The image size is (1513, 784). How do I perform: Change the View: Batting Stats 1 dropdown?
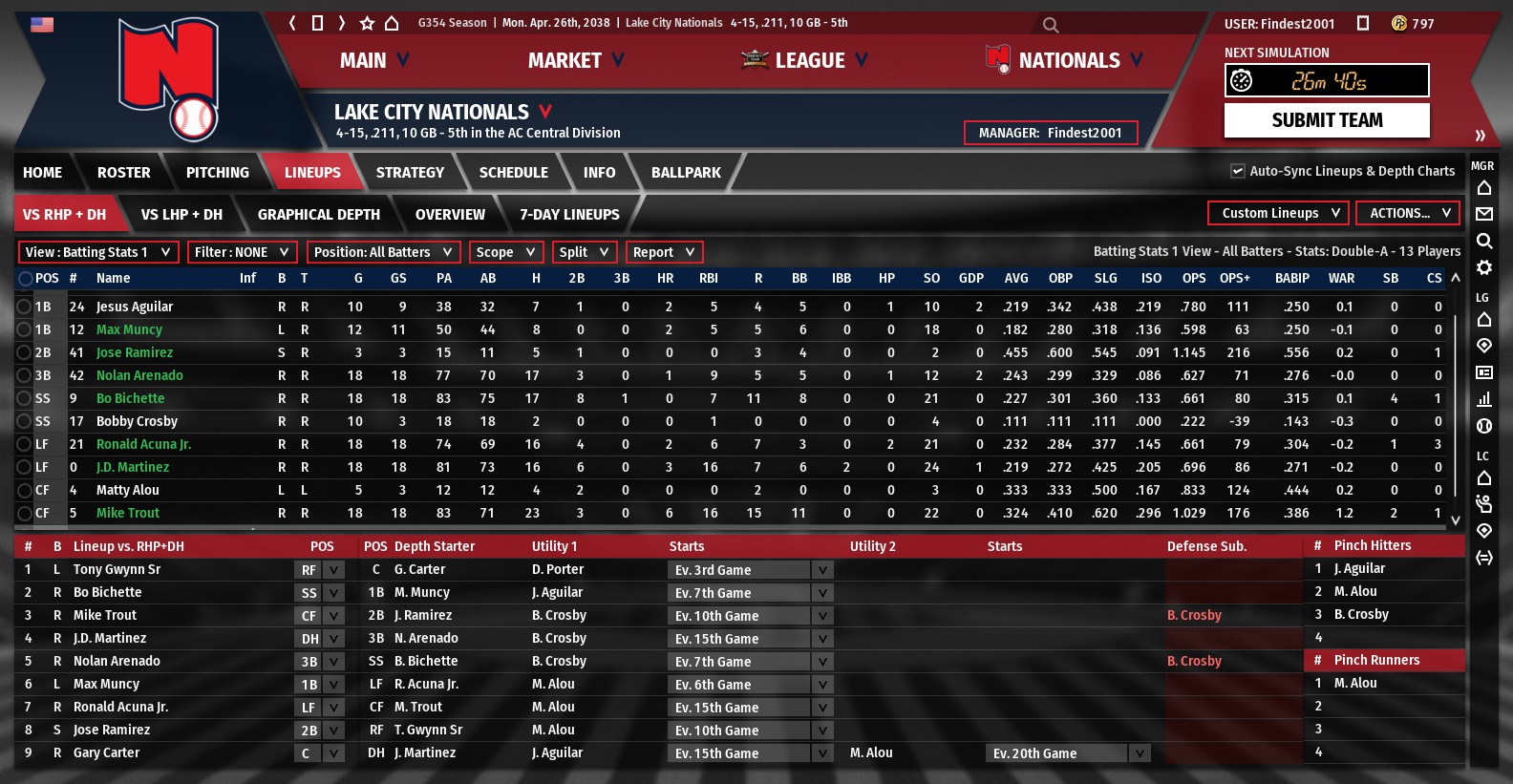pos(98,252)
